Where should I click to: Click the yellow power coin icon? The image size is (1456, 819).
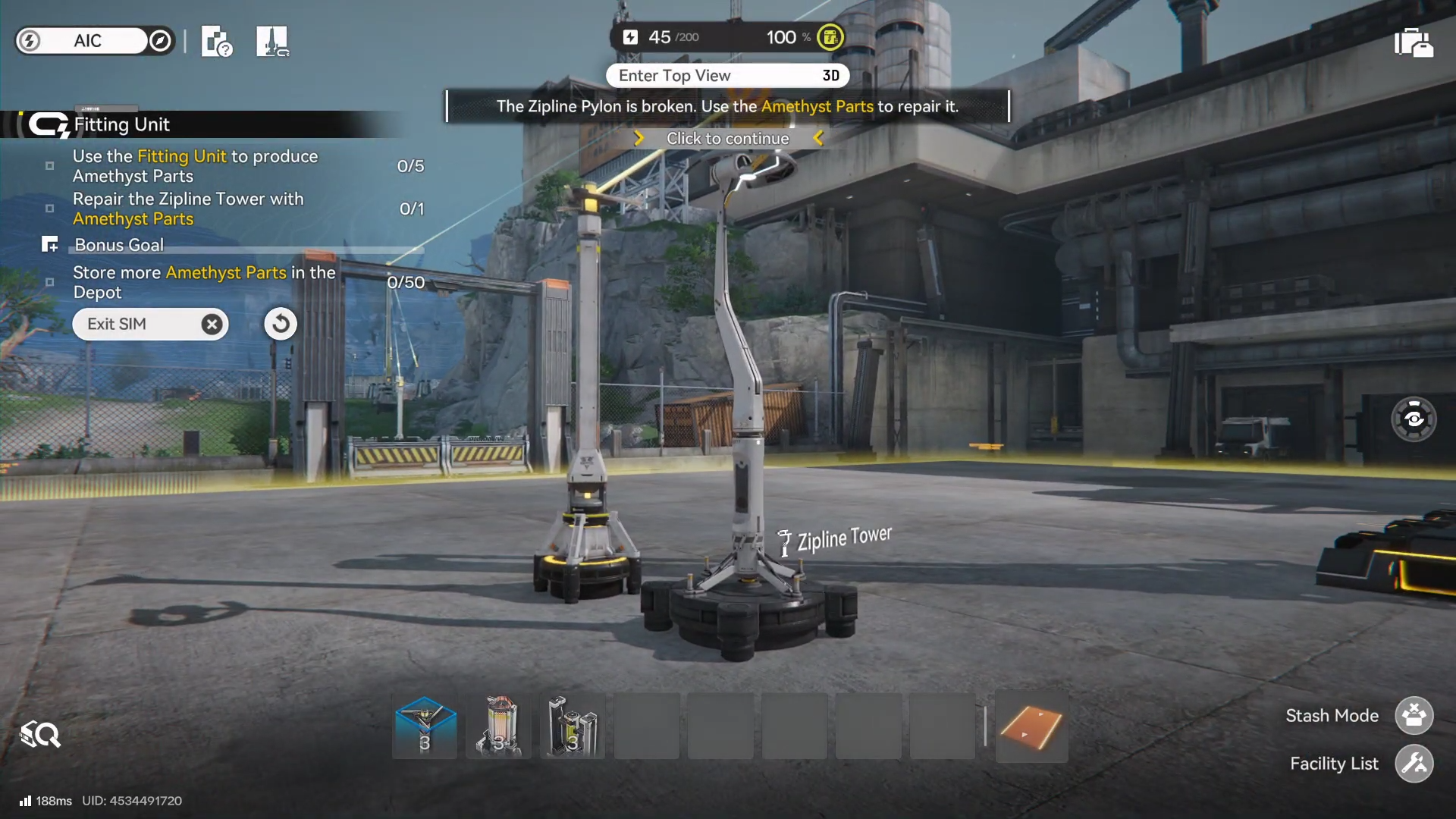(830, 37)
